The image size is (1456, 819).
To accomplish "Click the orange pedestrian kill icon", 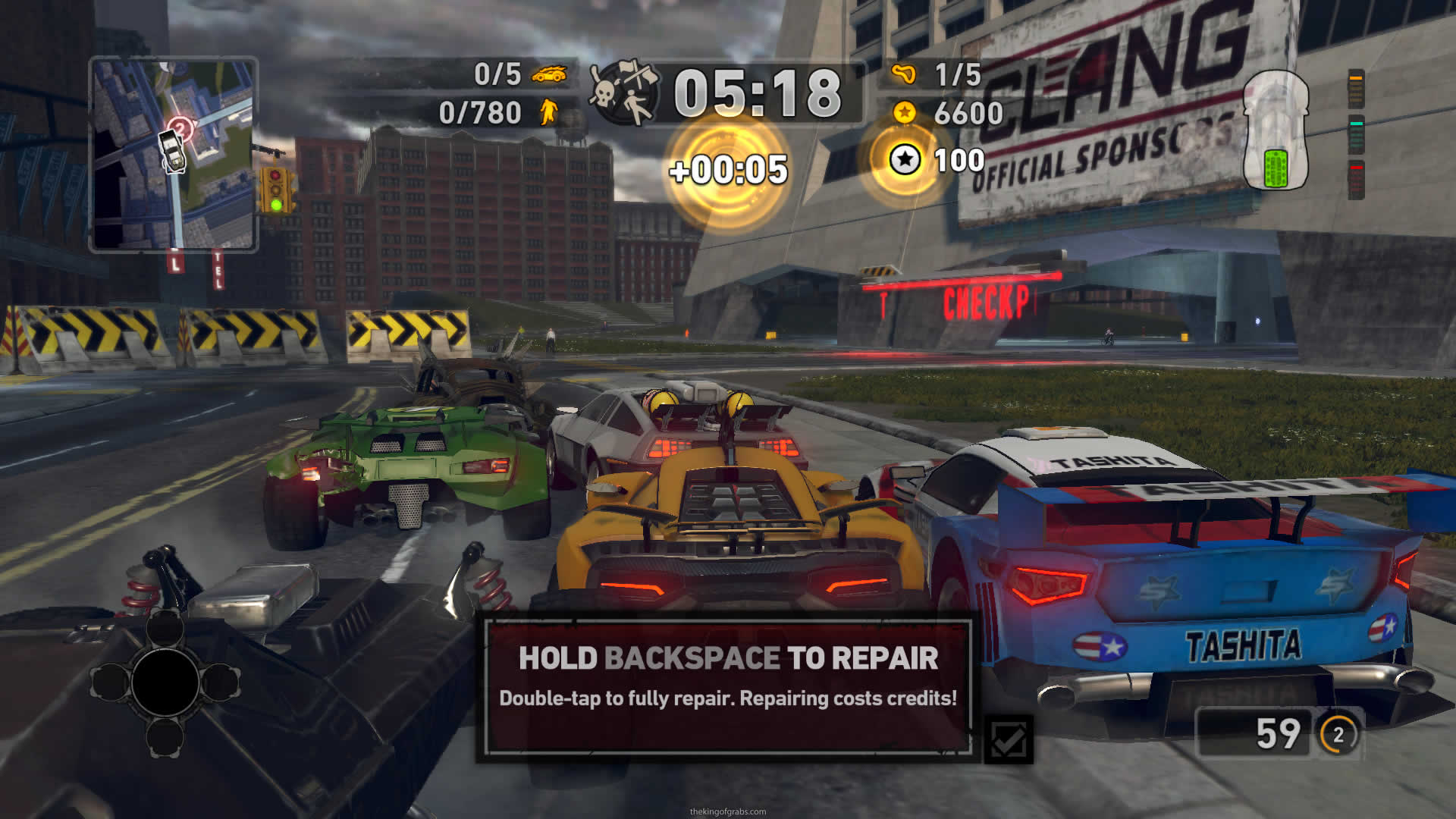I will pyautogui.click(x=548, y=113).
